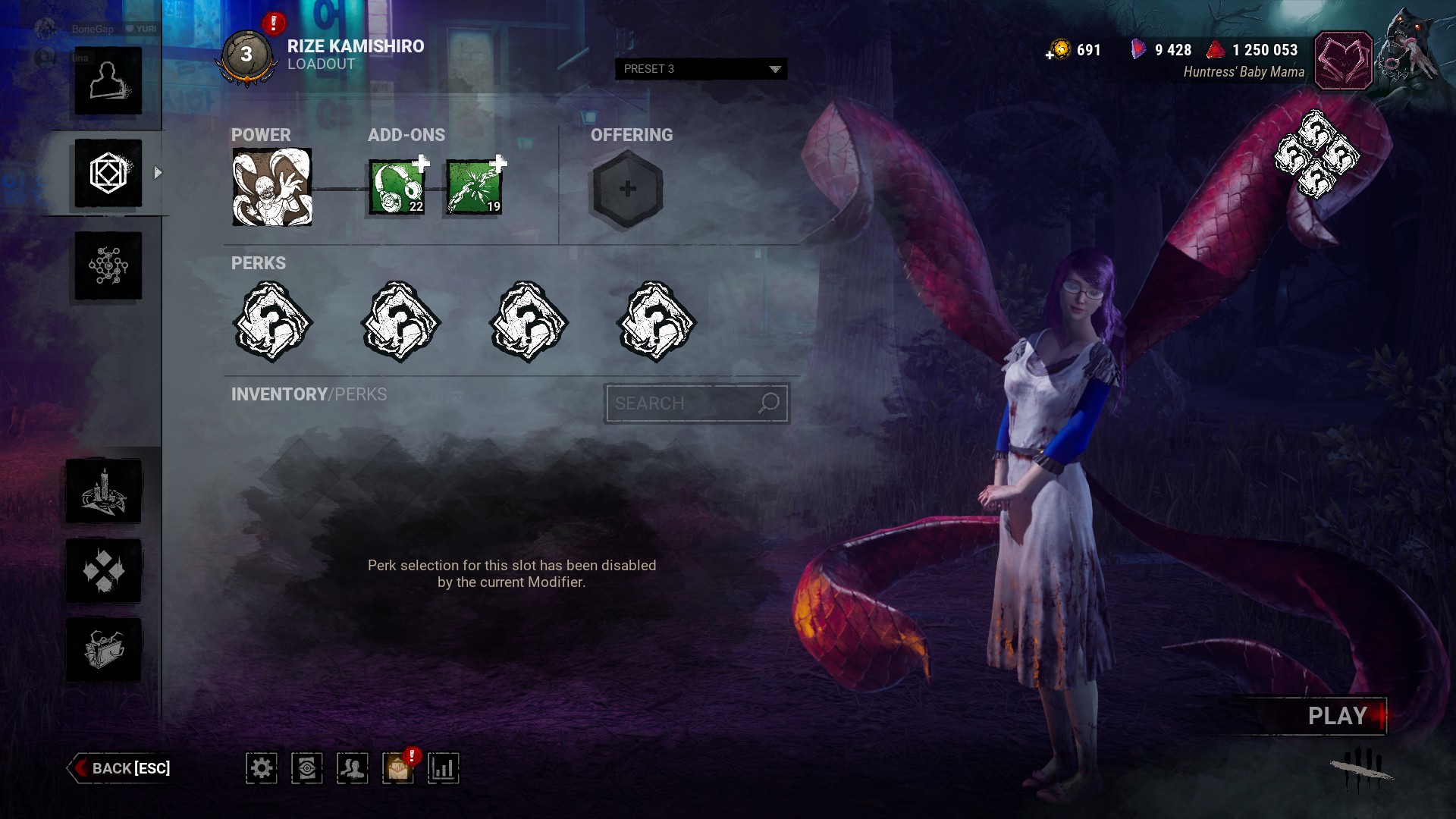This screenshot has width=1456, height=819.
Task: Open the bloodweb tab
Action: (x=108, y=266)
